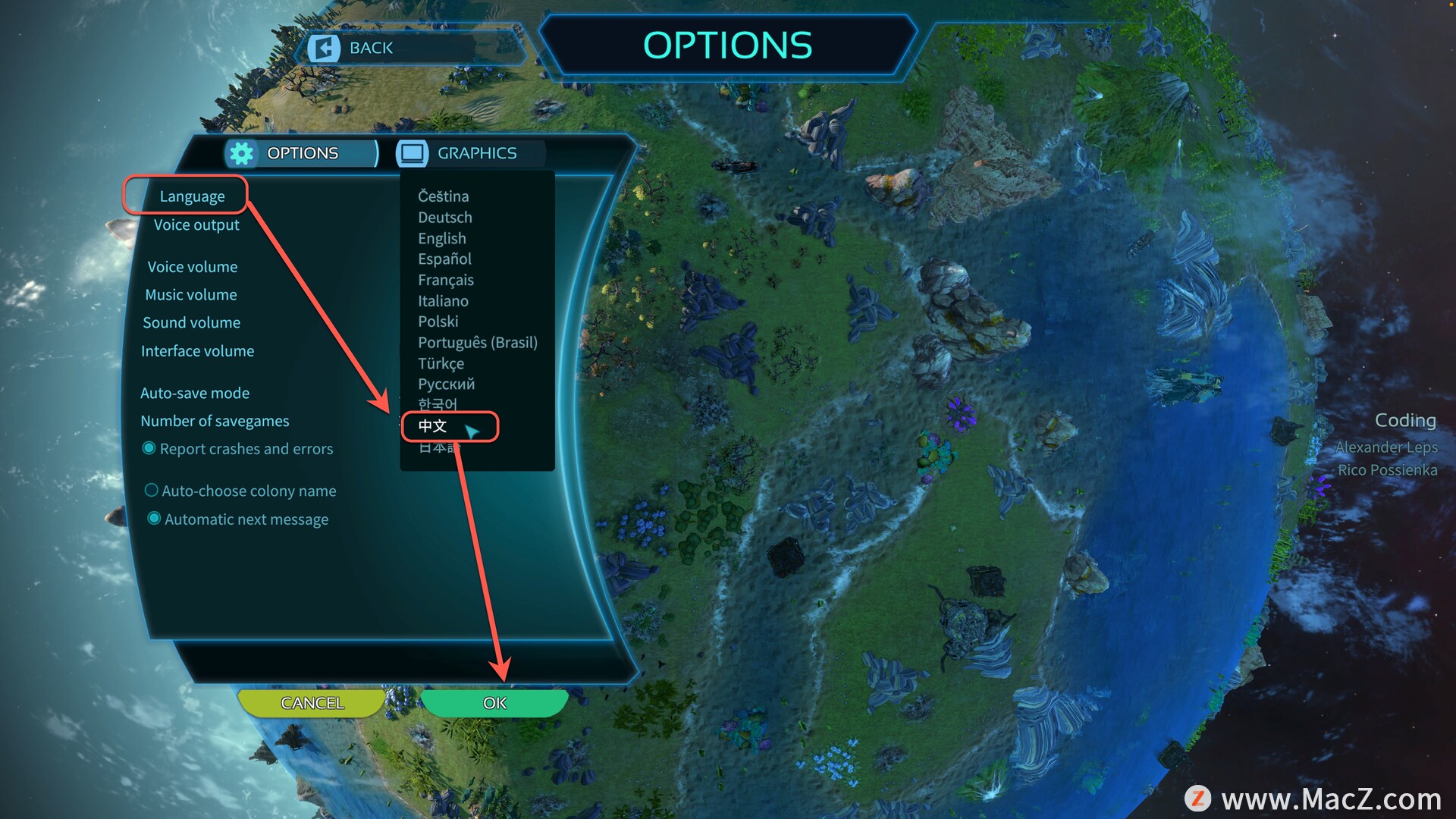Enable Auto-choose colony name
The image size is (1456, 819).
[x=152, y=491]
